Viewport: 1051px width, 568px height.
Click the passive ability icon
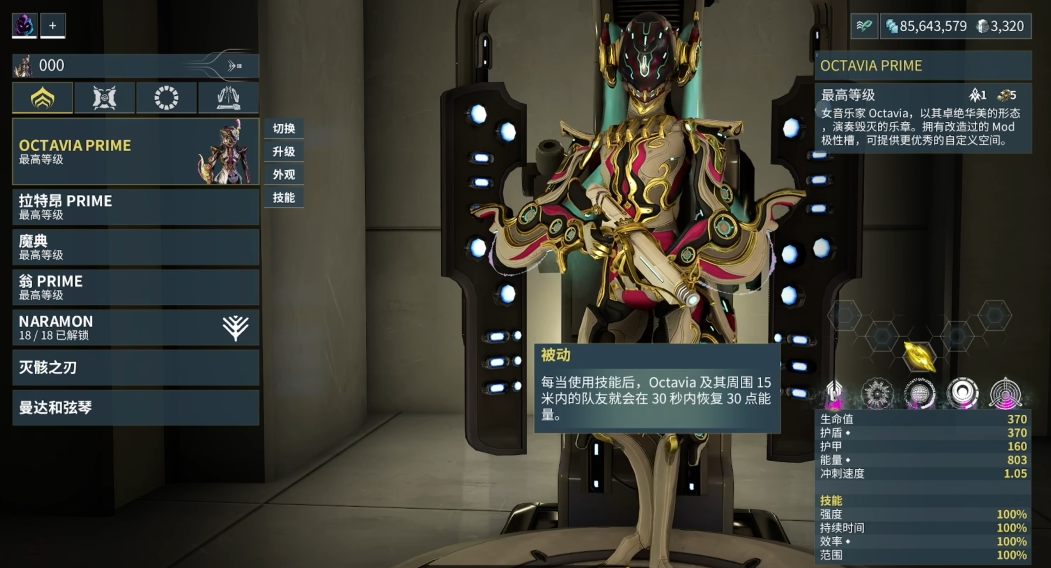pos(832,393)
